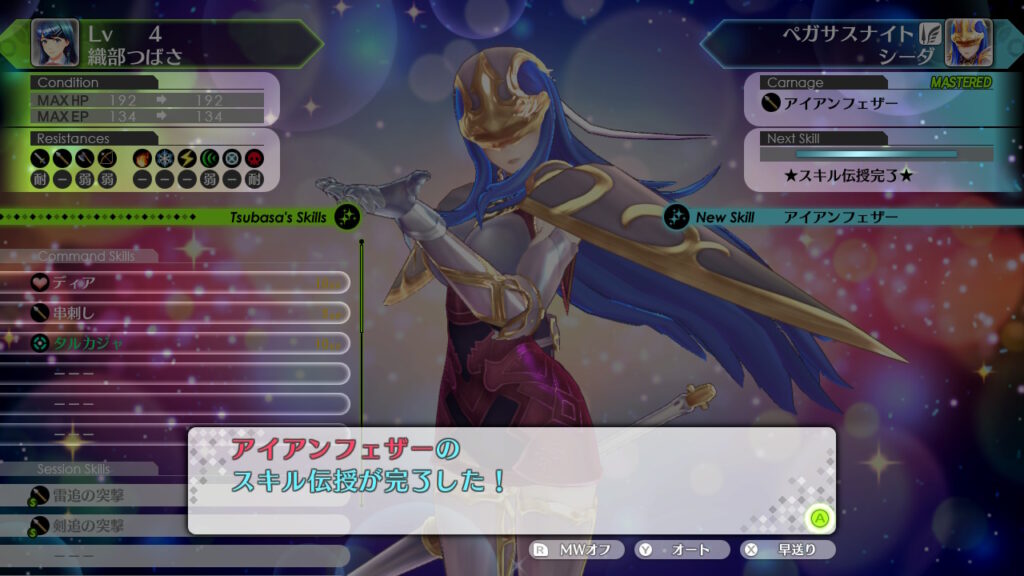Activate 早送り fast-forward

click(787, 549)
